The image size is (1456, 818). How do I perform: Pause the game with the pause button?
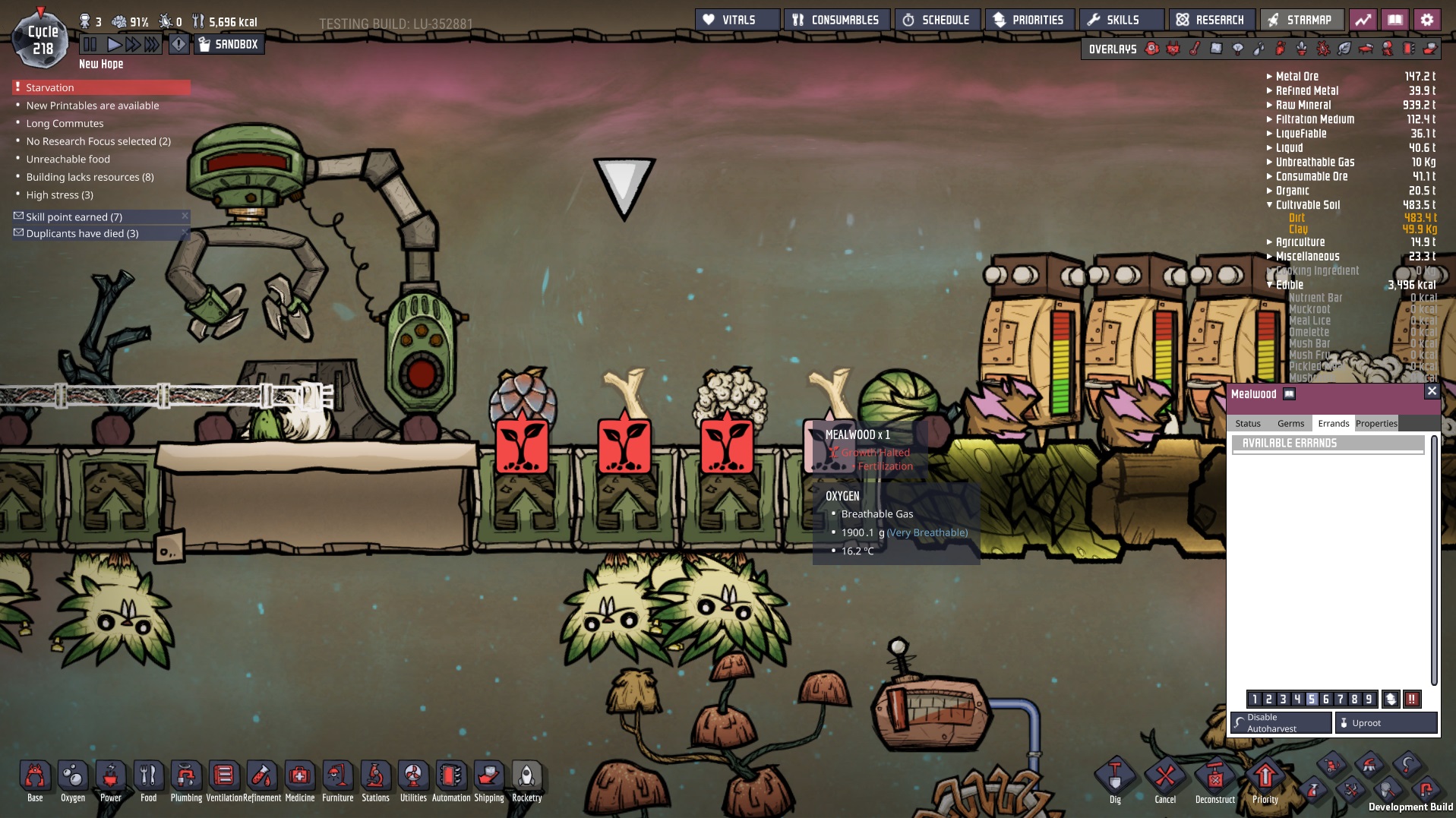click(90, 44)
